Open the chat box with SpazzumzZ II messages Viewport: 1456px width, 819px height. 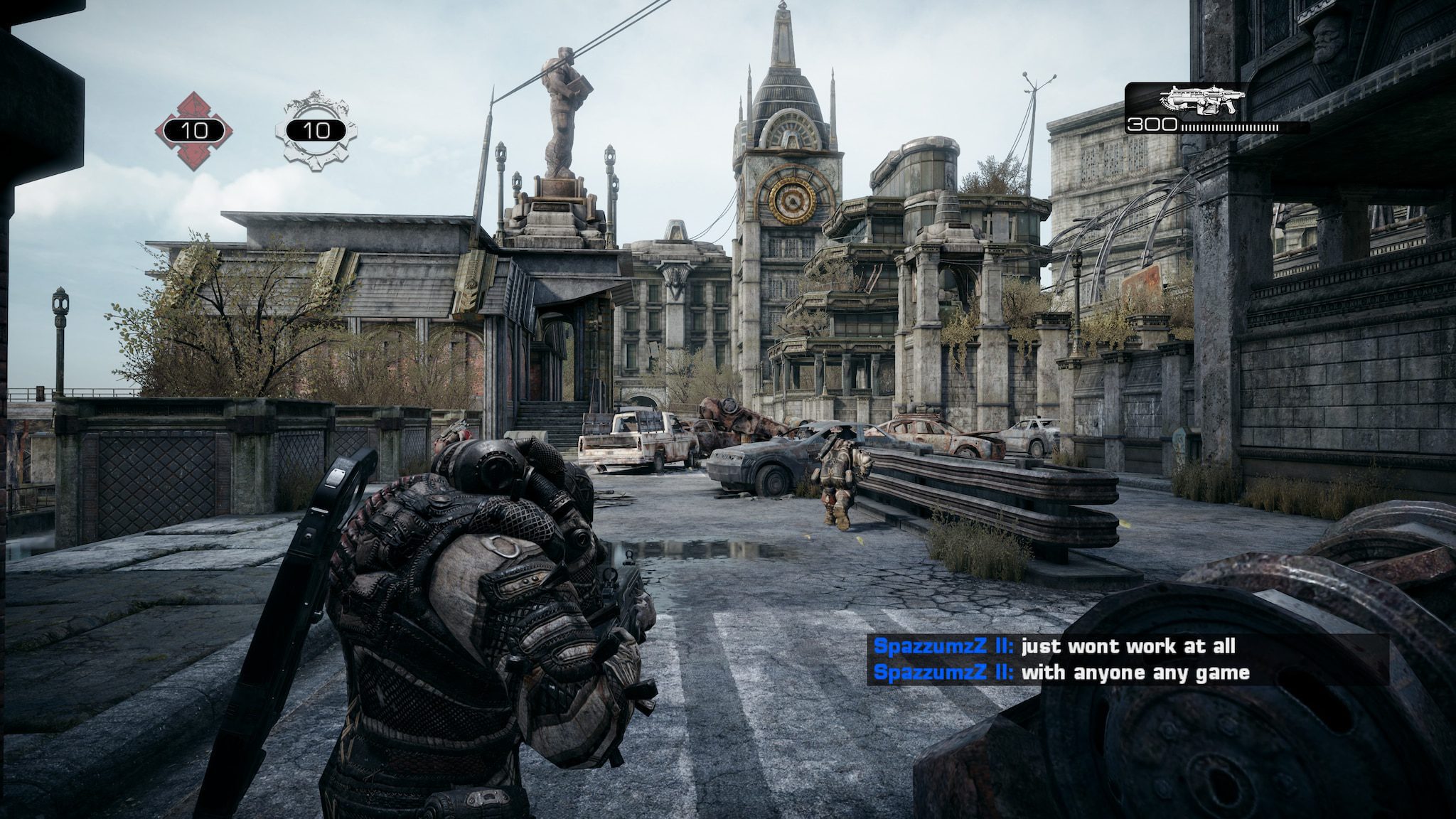1127,660
